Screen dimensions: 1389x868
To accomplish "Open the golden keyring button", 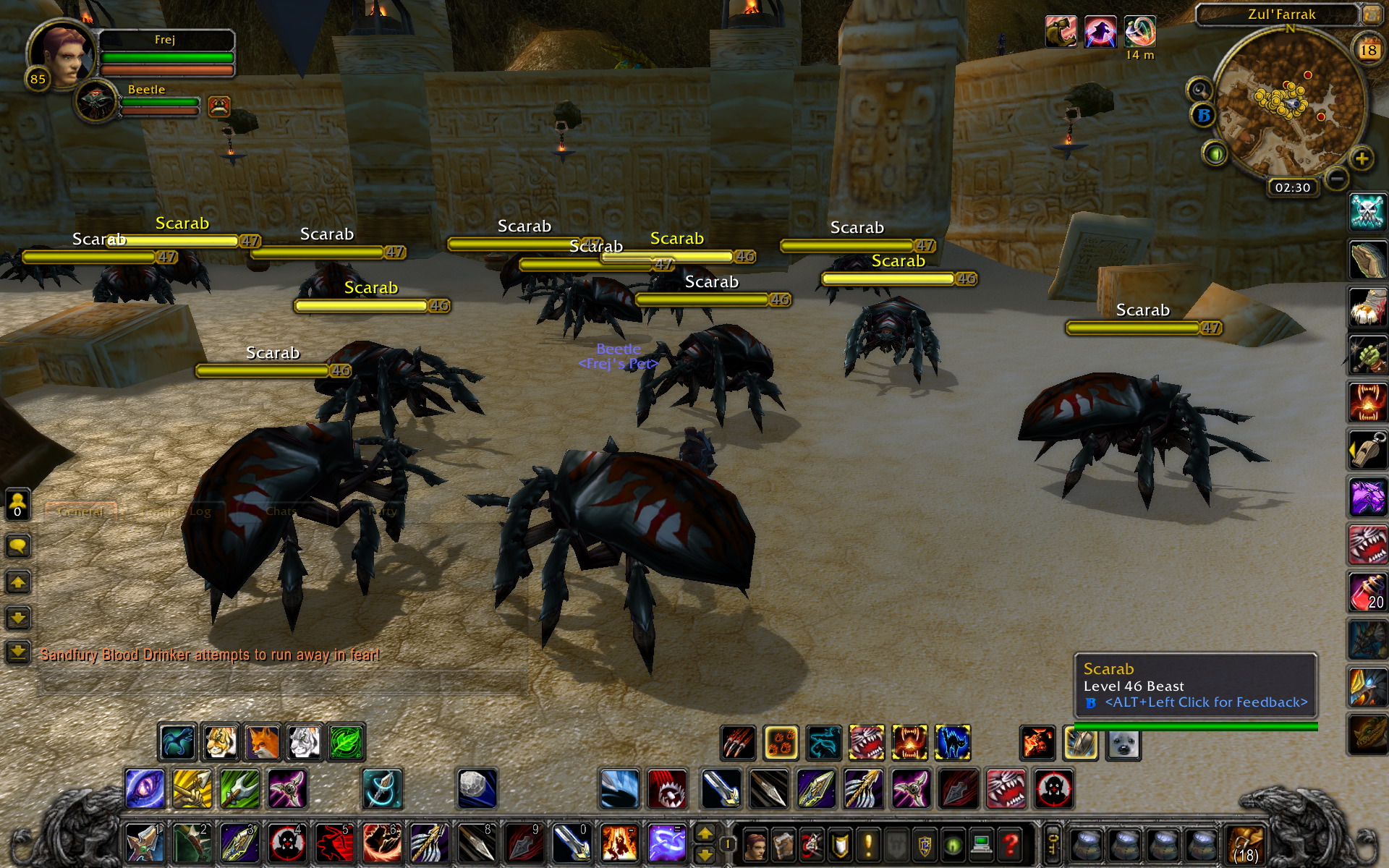I will (1052, 844).
